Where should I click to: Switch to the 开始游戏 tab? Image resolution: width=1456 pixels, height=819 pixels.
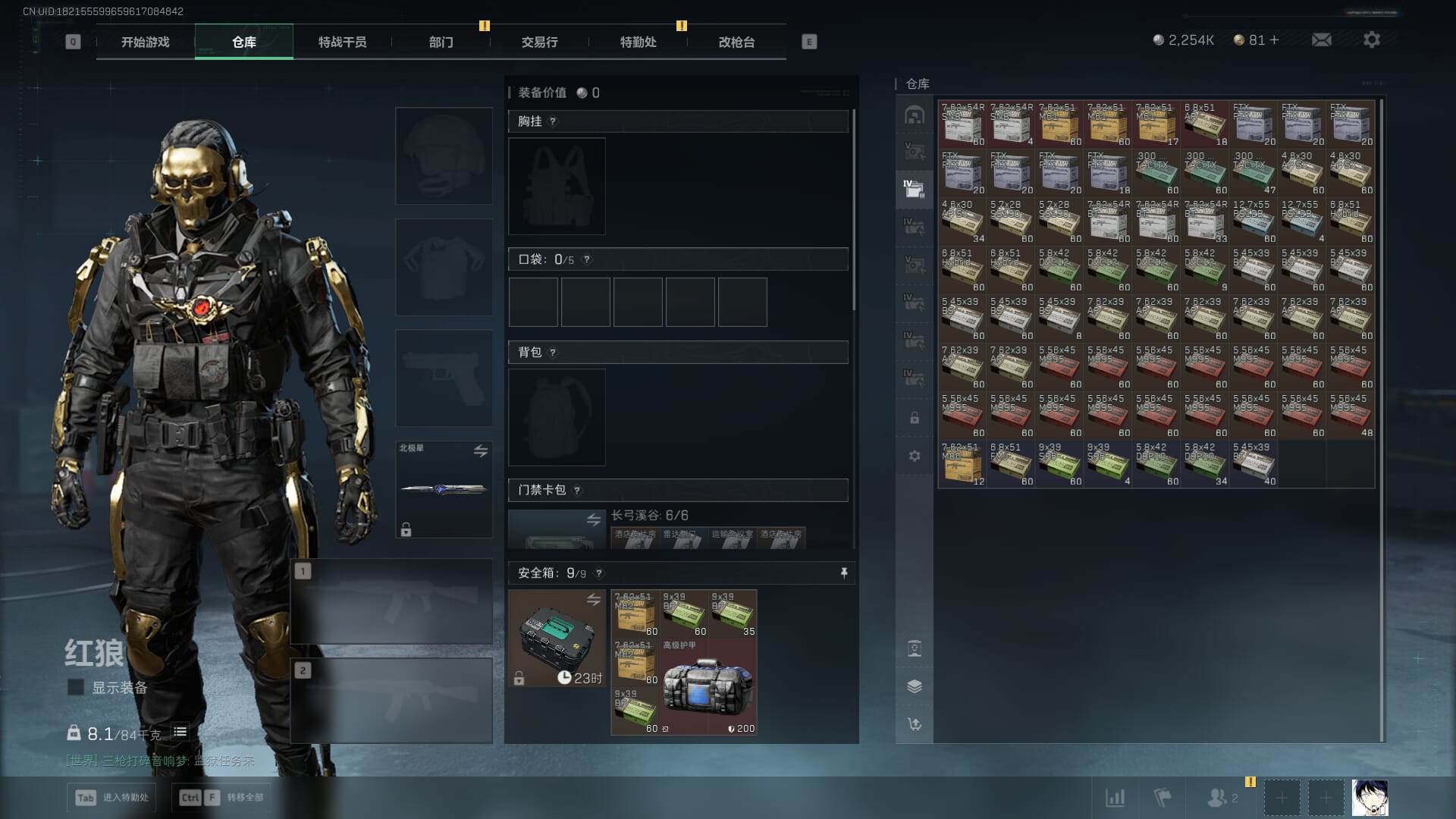pos(145,42)
